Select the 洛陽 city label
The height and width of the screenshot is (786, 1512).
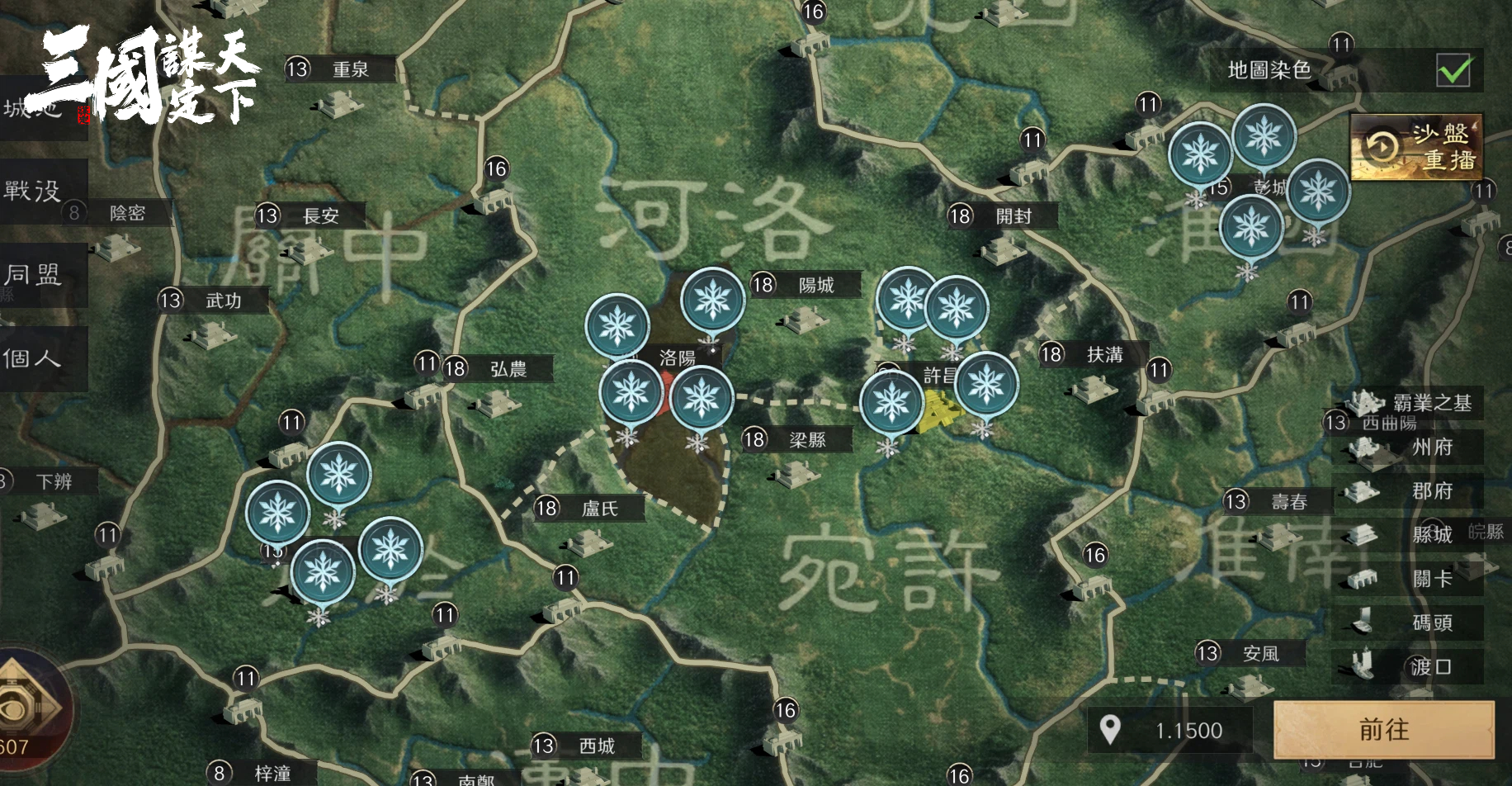(677, 358)
